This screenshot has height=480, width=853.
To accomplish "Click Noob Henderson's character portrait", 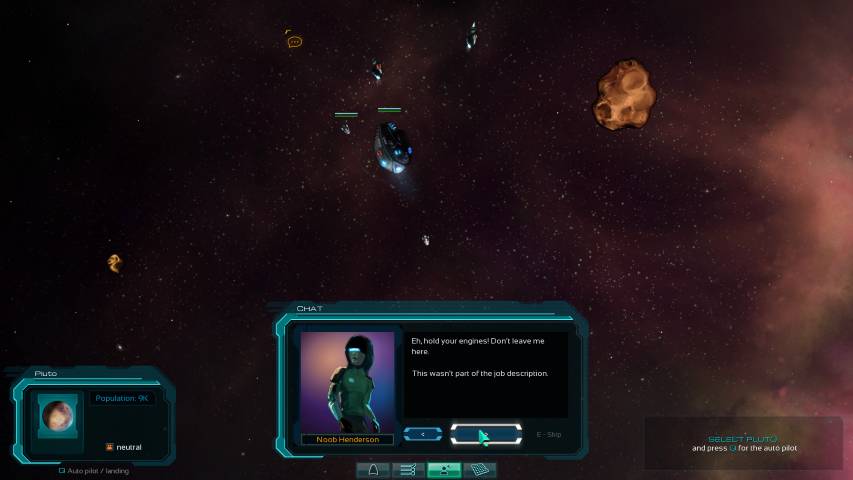I will click(348, 382).
